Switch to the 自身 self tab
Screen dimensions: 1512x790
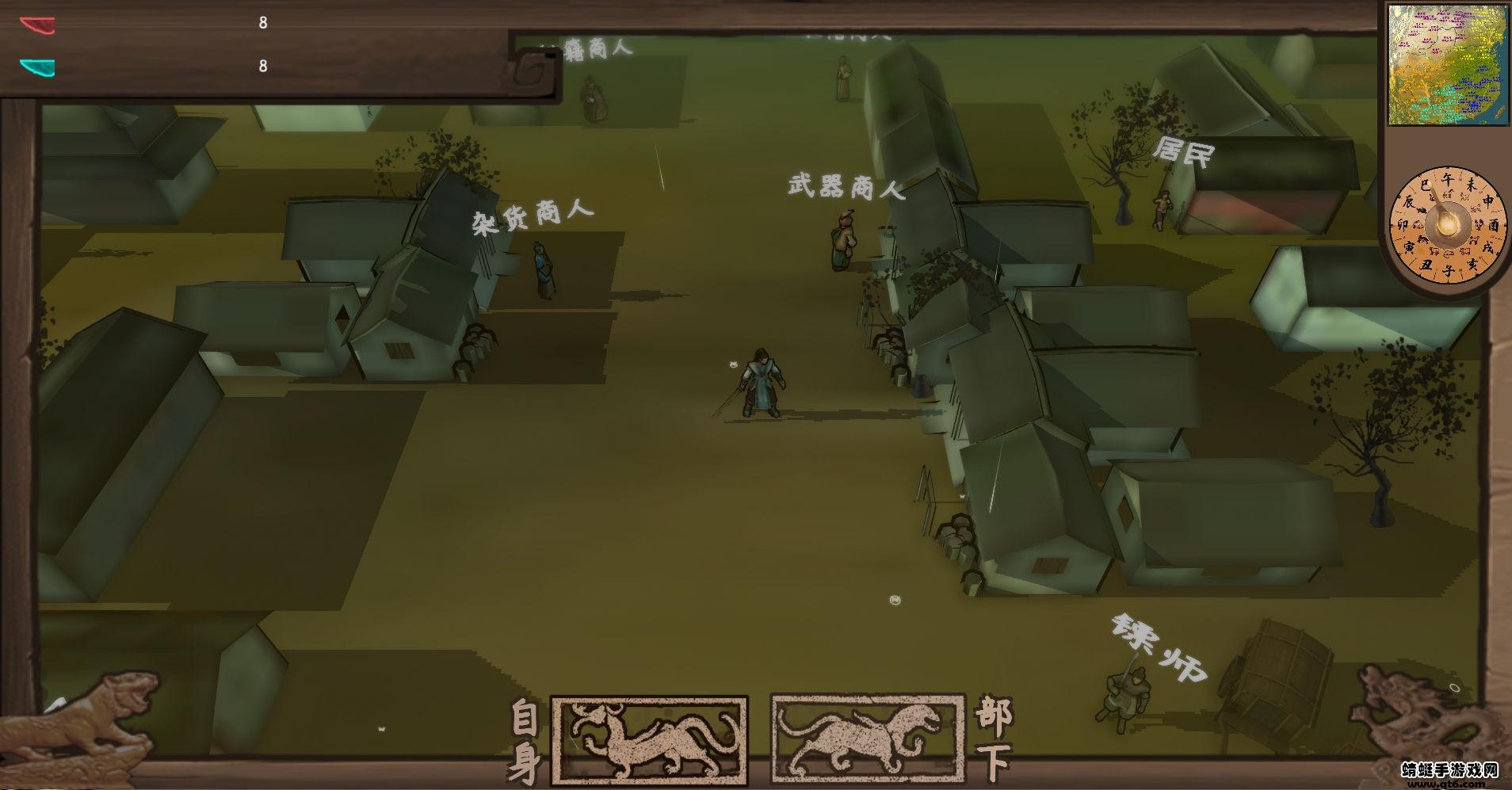525,737
